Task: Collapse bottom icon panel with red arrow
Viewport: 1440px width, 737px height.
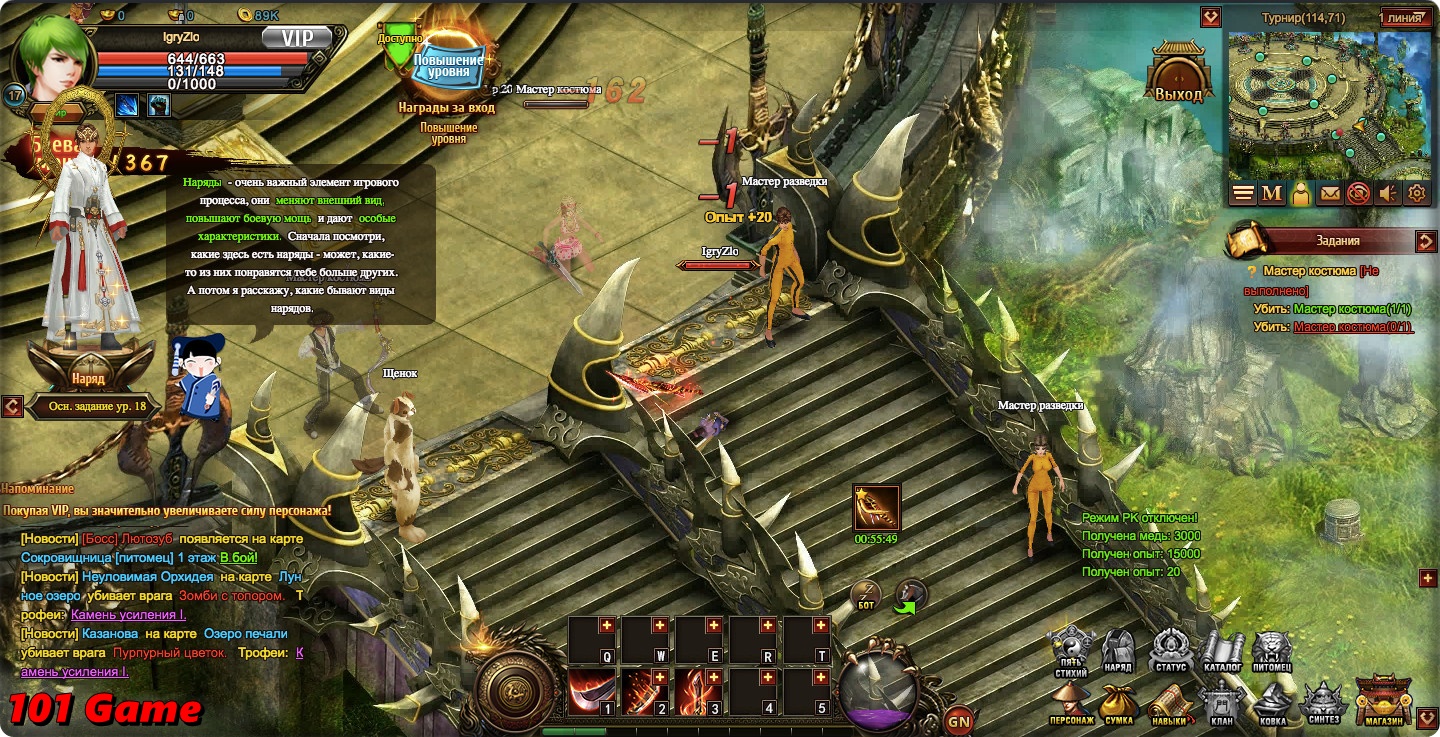Action: (x=1427, y=715)
